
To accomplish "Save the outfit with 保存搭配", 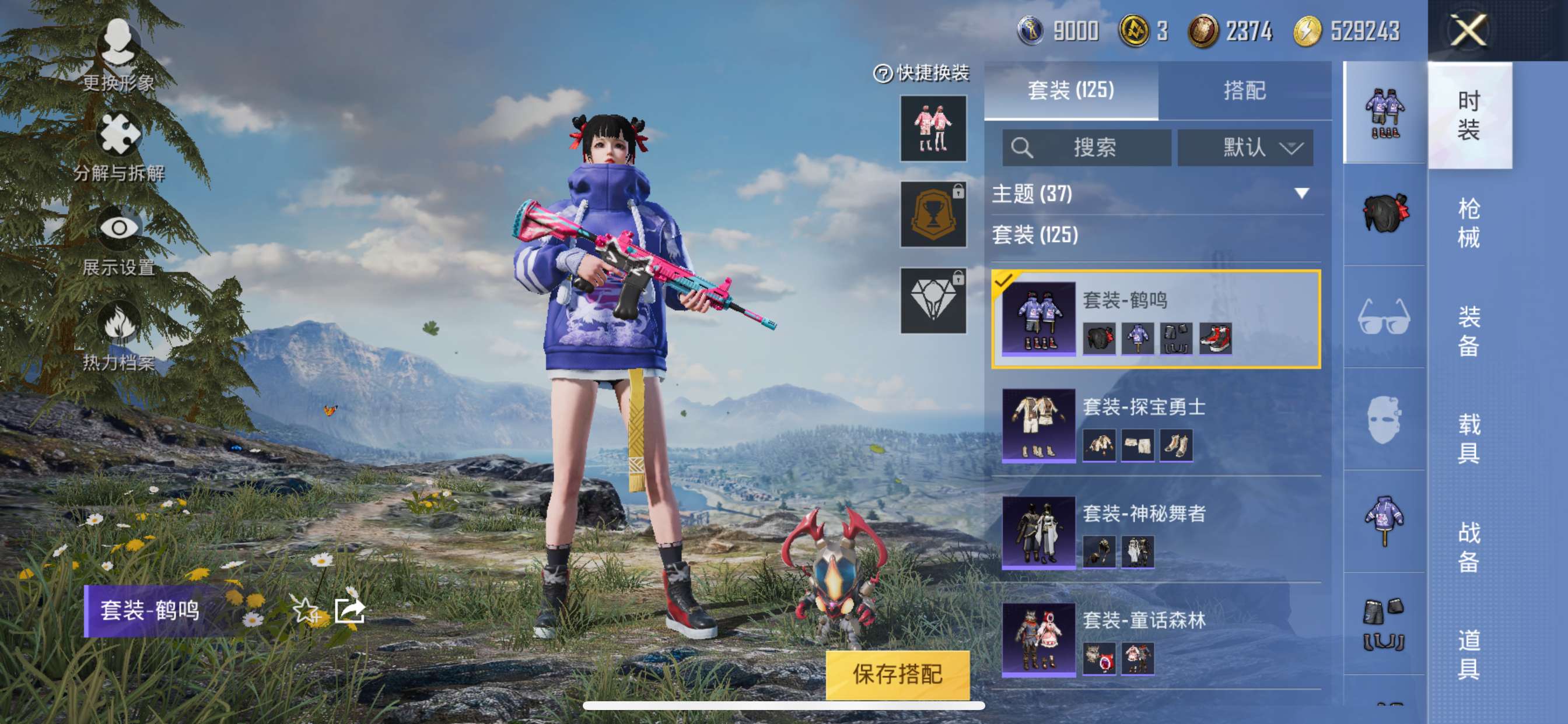I will pos(897,674).
